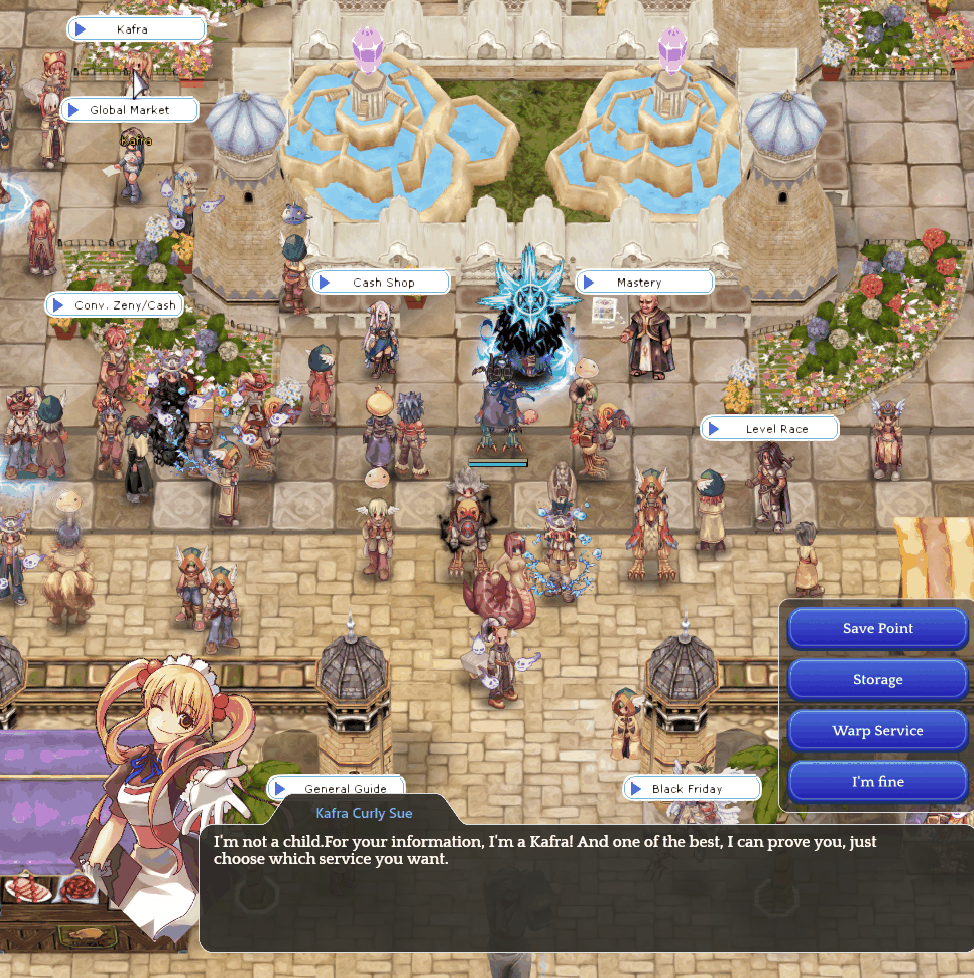Select the Conv. Zeny/Cash label

tap(114, 305)
